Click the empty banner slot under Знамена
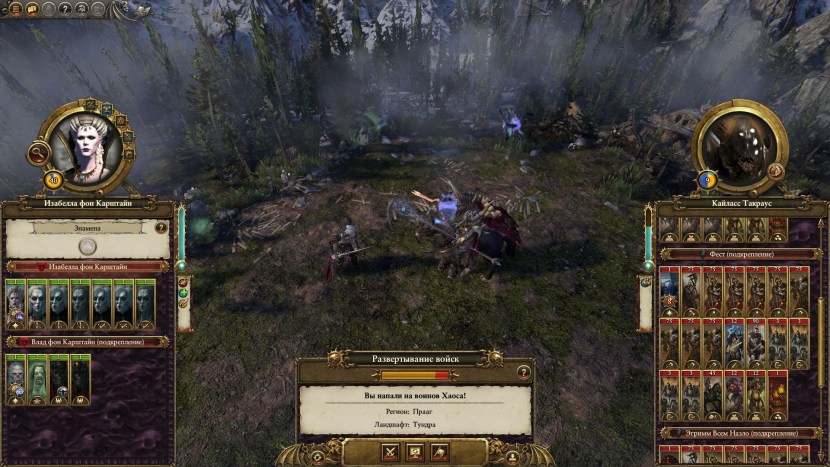This screenshot has width=830, height=467. point(87,246)
